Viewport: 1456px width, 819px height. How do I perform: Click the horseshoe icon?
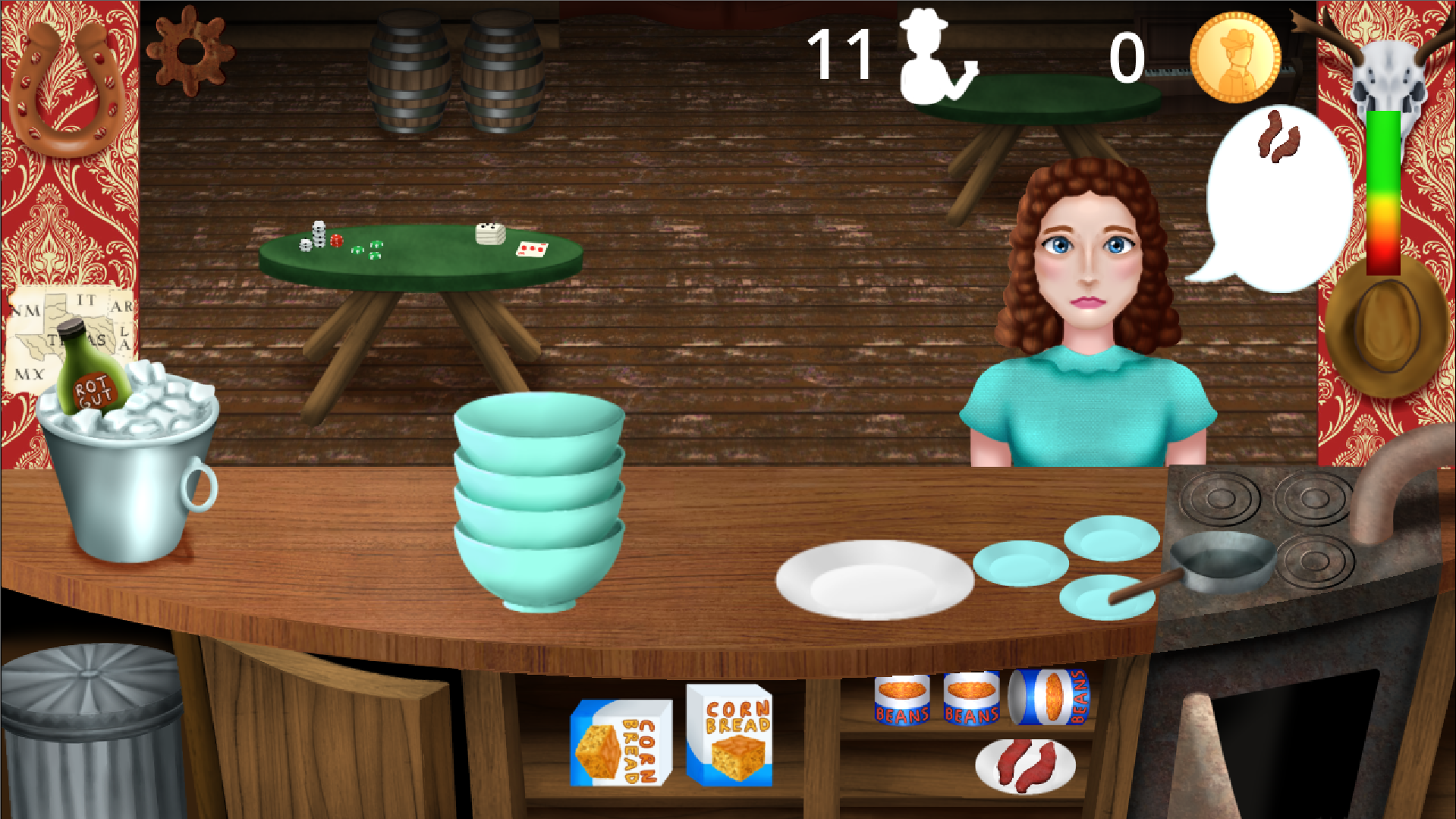point(68,87)
